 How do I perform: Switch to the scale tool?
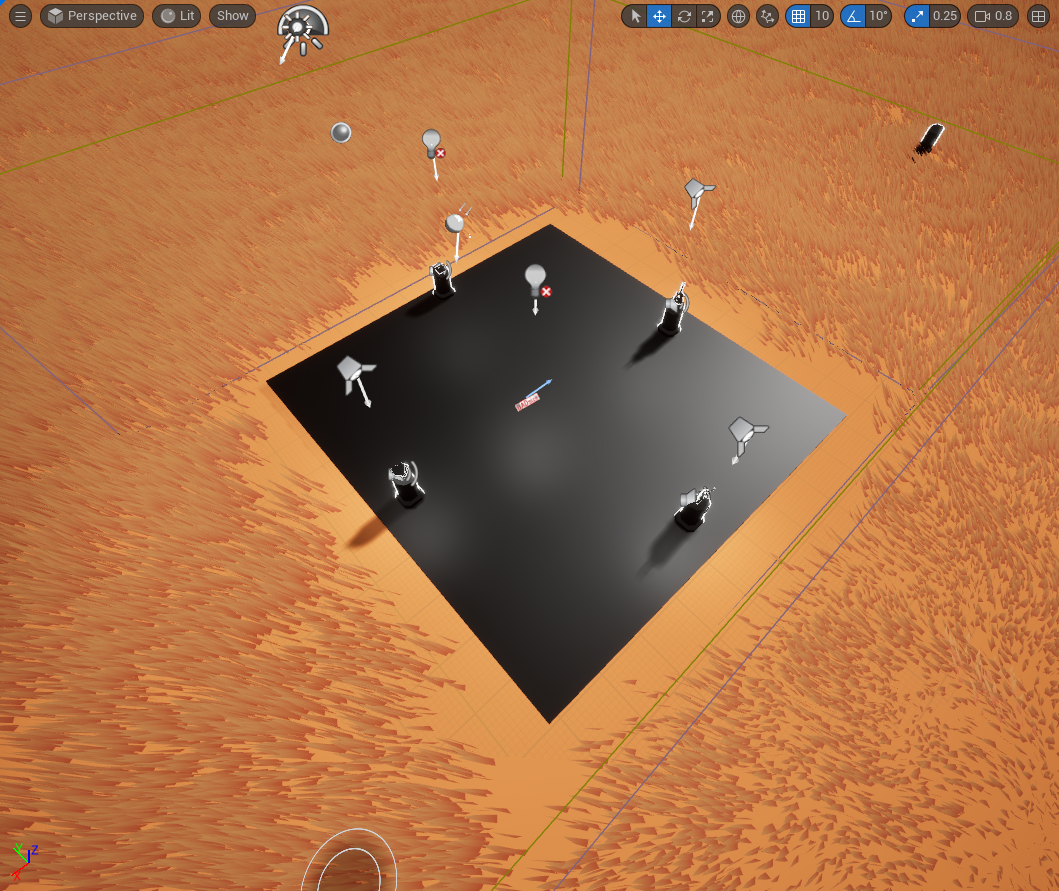coord(708,16)
